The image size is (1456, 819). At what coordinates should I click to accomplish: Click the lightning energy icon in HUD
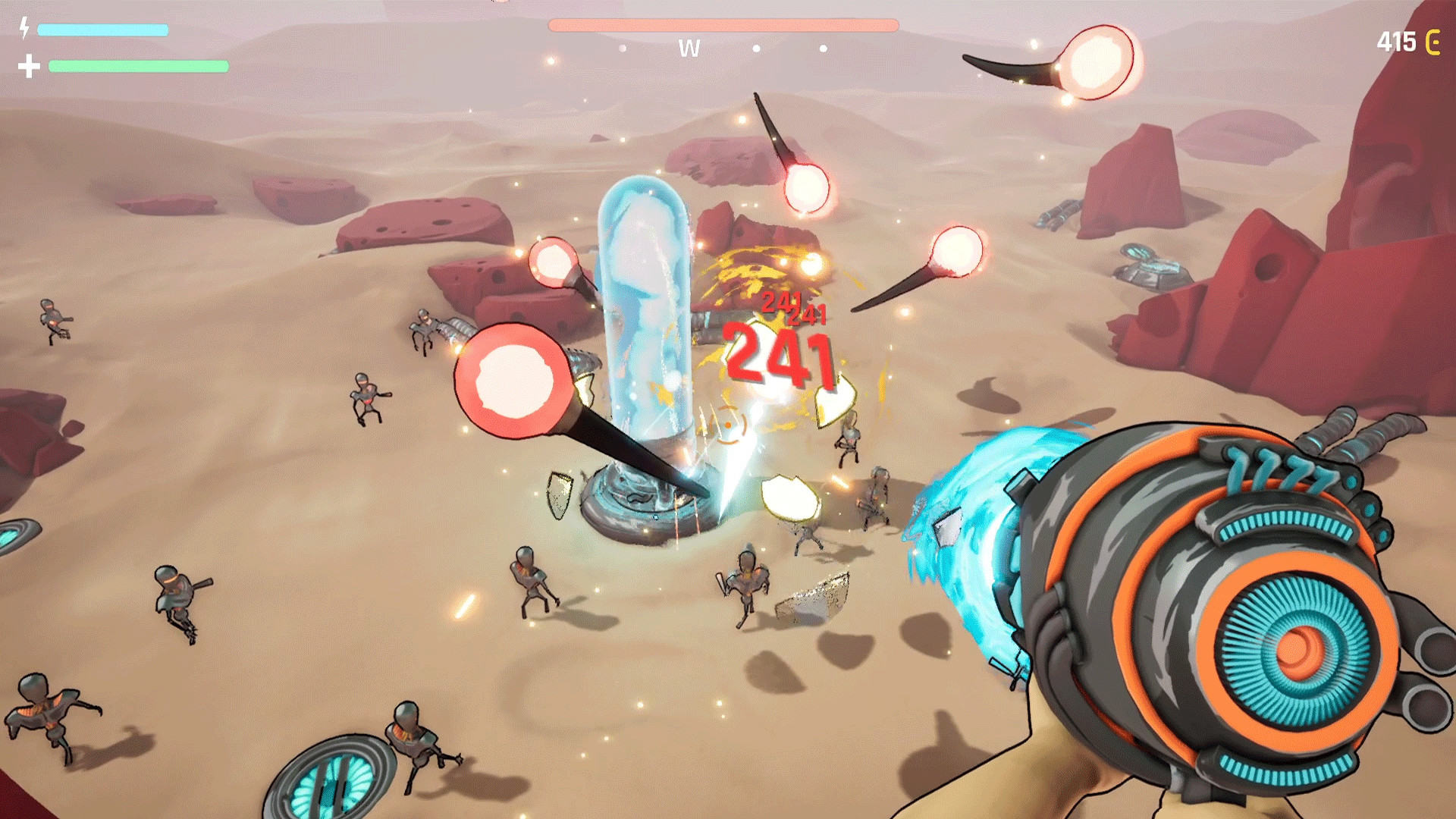click(x=25, y=28)
